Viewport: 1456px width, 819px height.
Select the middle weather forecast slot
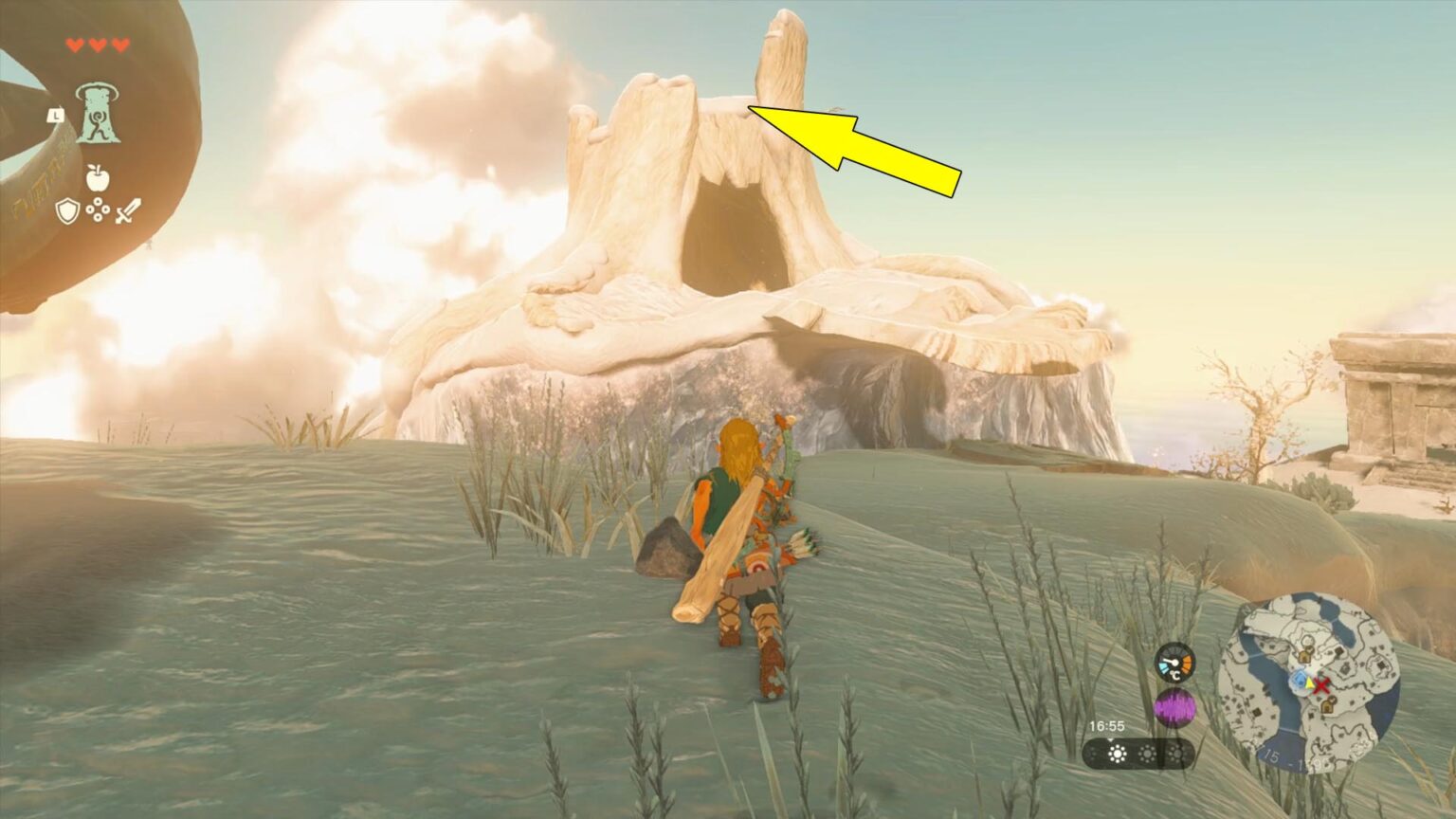click(1147, 754)
